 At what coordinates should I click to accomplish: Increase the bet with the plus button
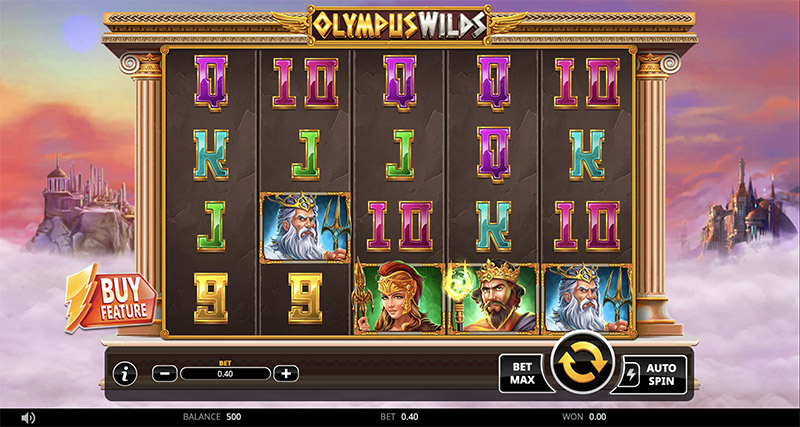pyautogui.click(x=286, y=373)
